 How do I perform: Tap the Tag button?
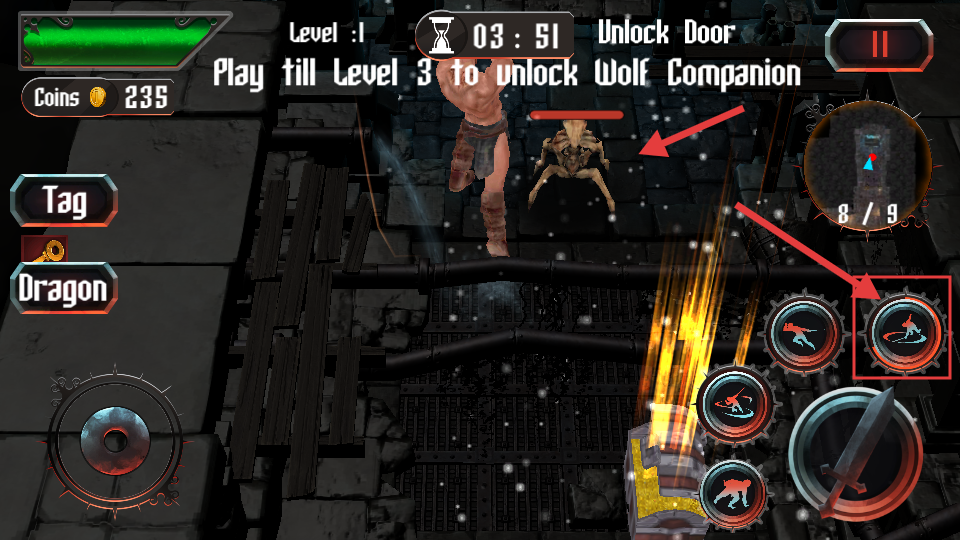[x=64, y=201]
